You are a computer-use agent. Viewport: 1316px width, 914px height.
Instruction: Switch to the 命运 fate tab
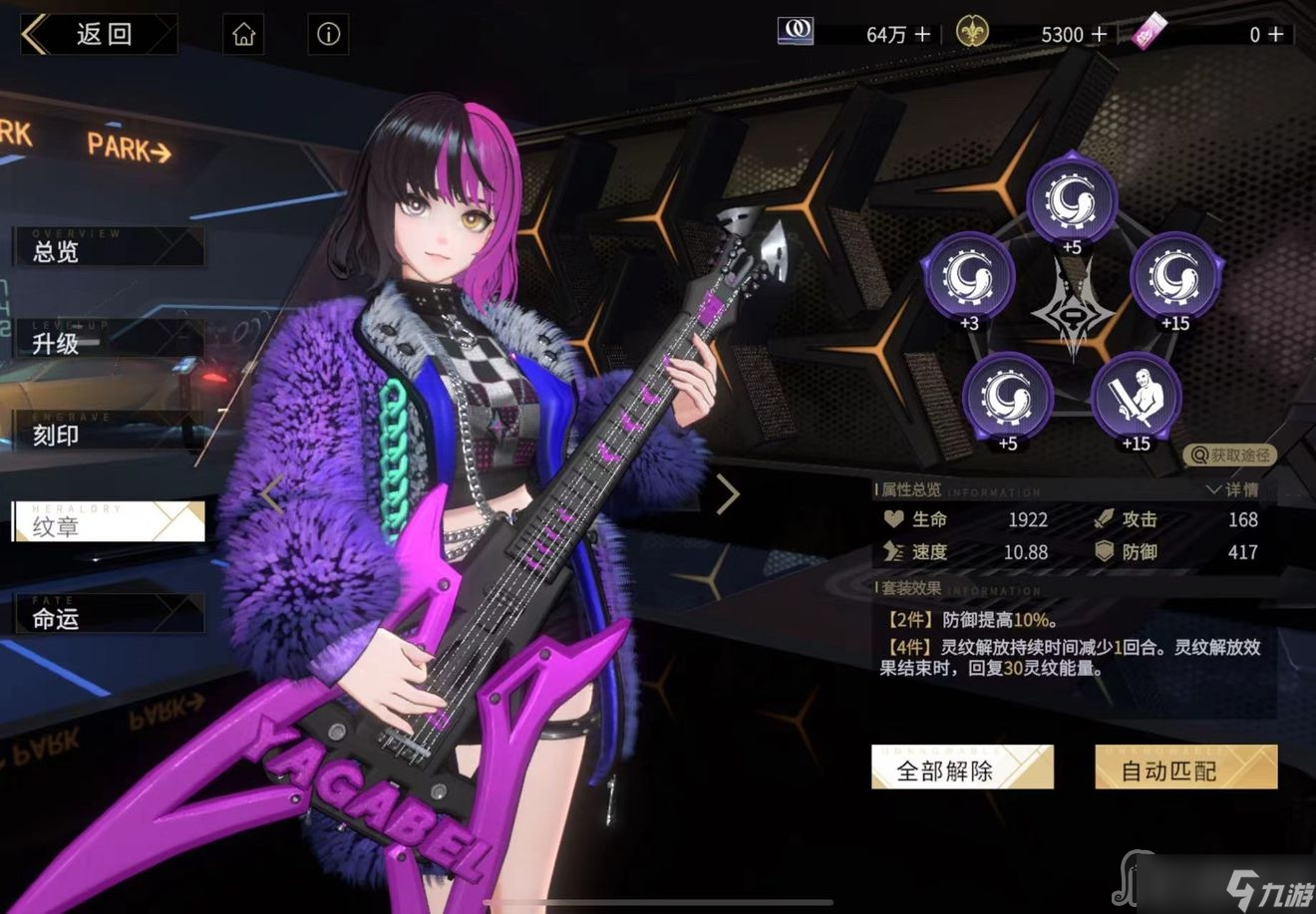(x=108, y=616)
